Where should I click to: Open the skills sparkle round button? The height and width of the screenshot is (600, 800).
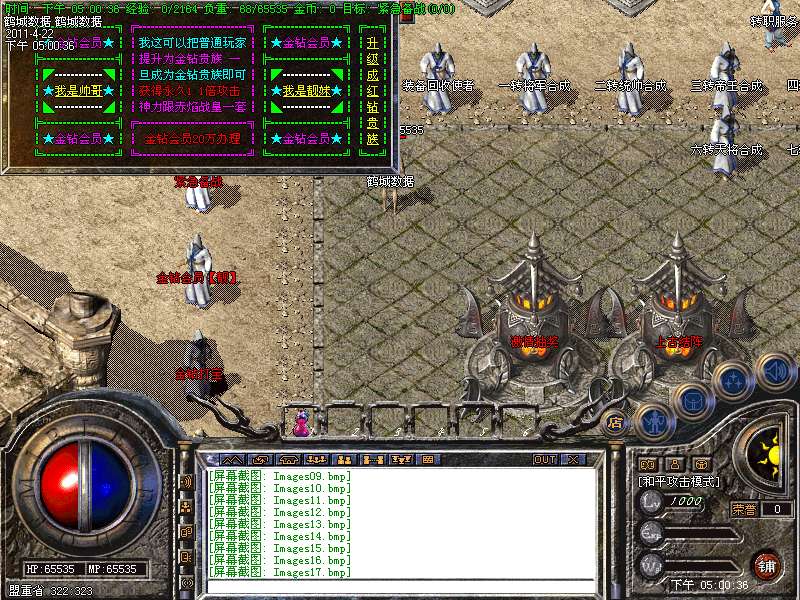(x=734, y=380)
